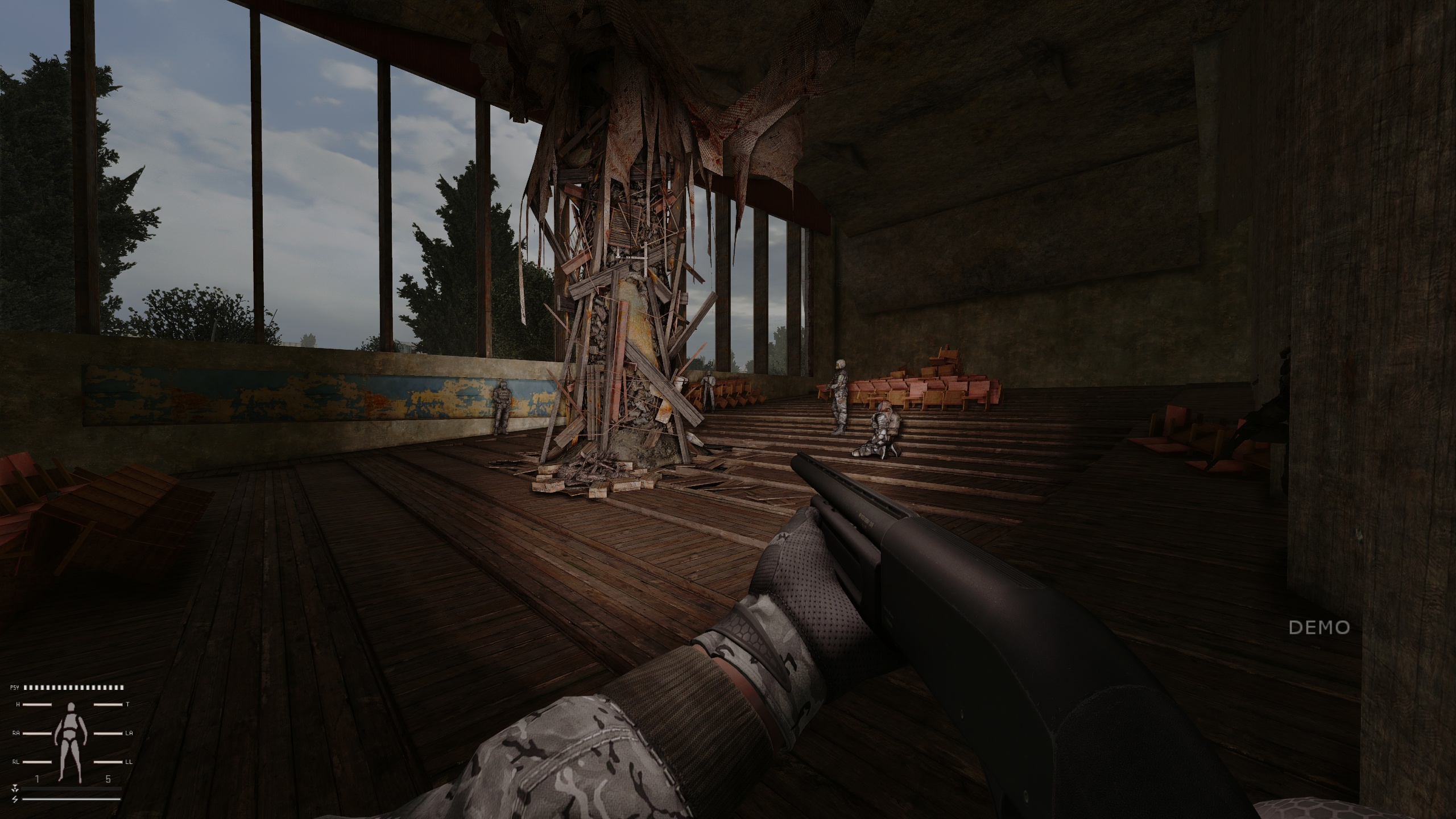Select the radiation trefoil icon
This screenshot has height=819, width=1456.
pyautogui.click(x=15, y=789)
